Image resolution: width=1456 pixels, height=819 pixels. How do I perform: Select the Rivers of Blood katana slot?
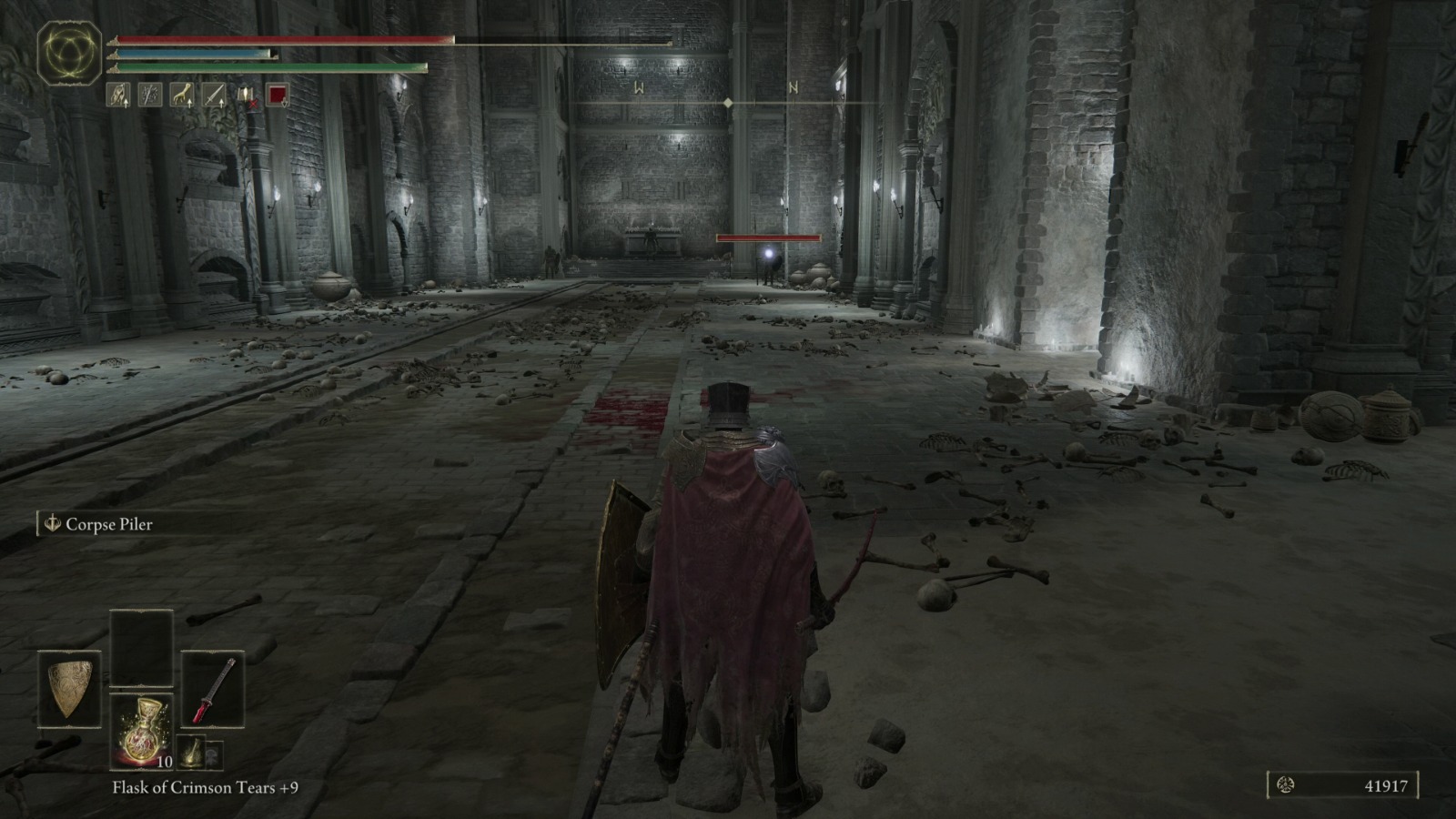(211, 687)
